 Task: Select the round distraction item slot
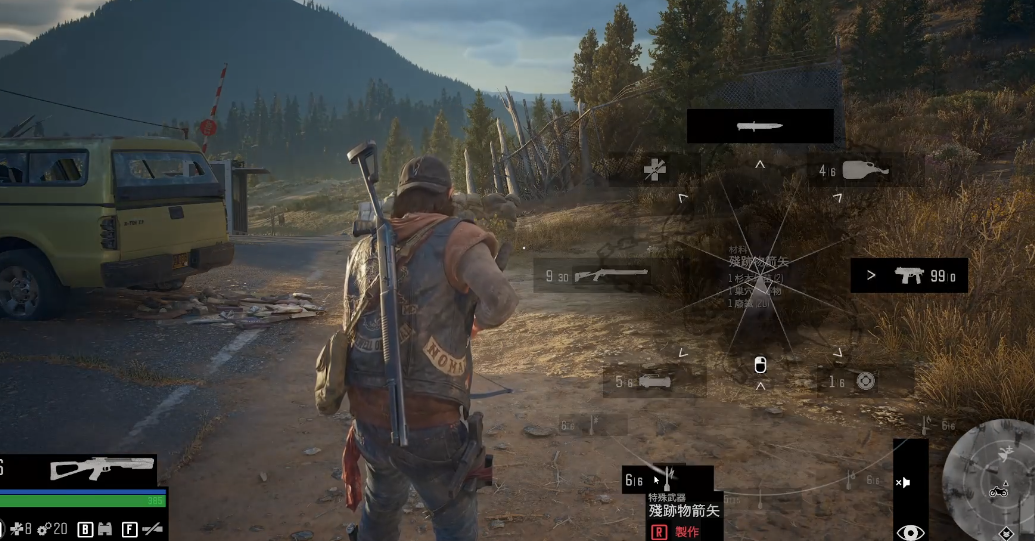(865, 380)
